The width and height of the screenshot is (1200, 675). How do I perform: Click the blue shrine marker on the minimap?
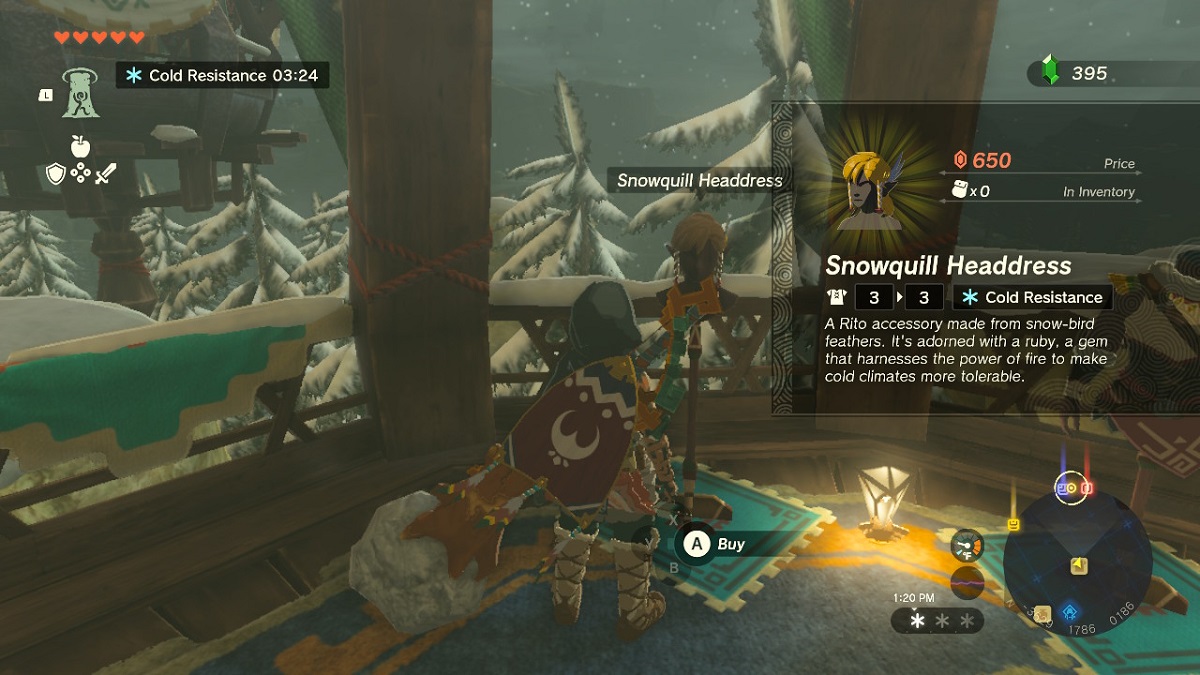[1069, 611]
